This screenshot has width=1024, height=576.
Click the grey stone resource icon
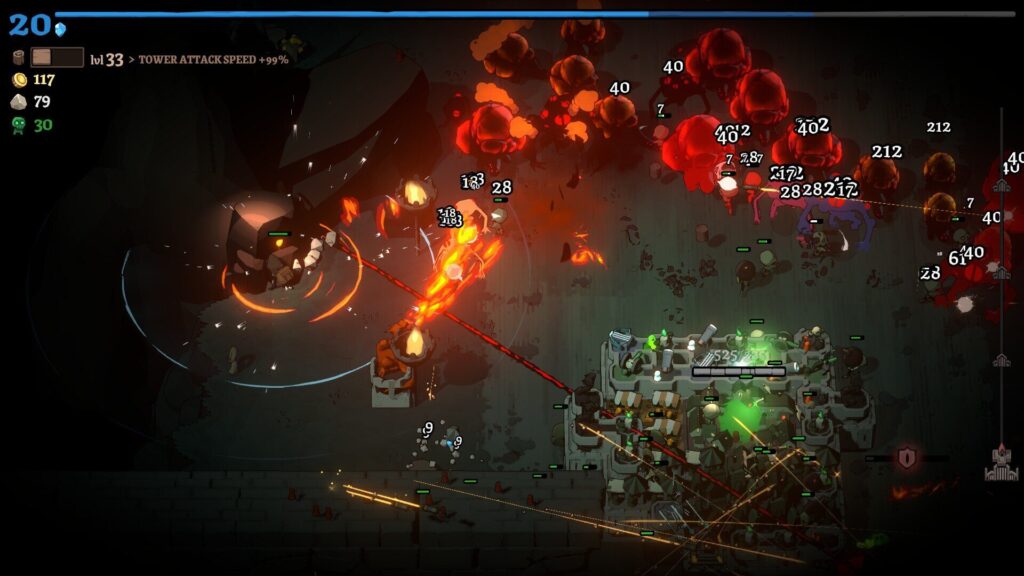click(x=19, y=102)
